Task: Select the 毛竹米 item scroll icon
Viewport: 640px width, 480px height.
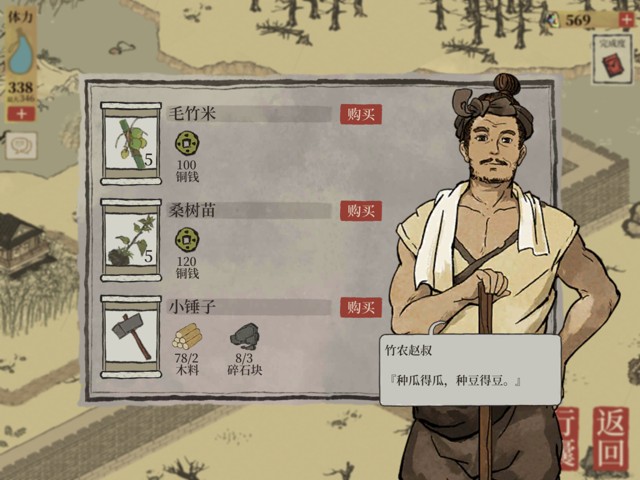Action: click(131, 142)
